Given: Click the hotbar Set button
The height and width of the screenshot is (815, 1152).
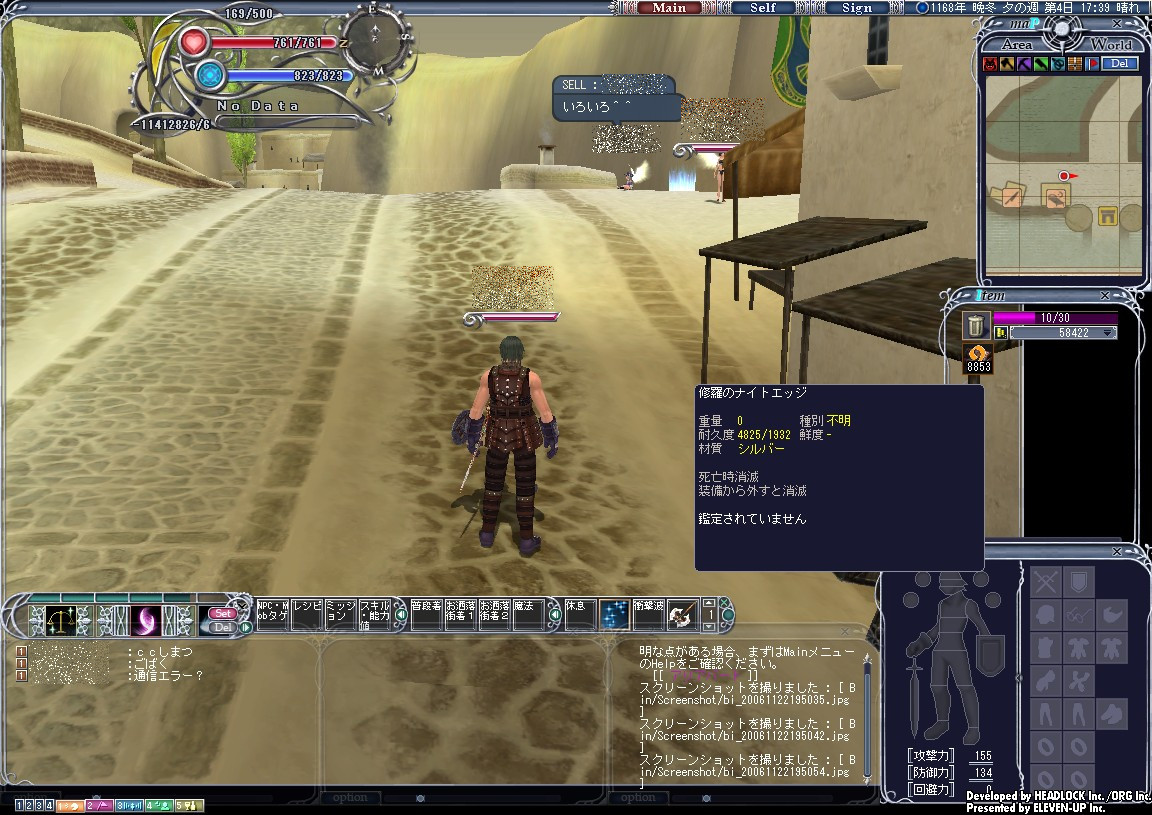Looking at the screenshot, I should [x=222, y=613].
